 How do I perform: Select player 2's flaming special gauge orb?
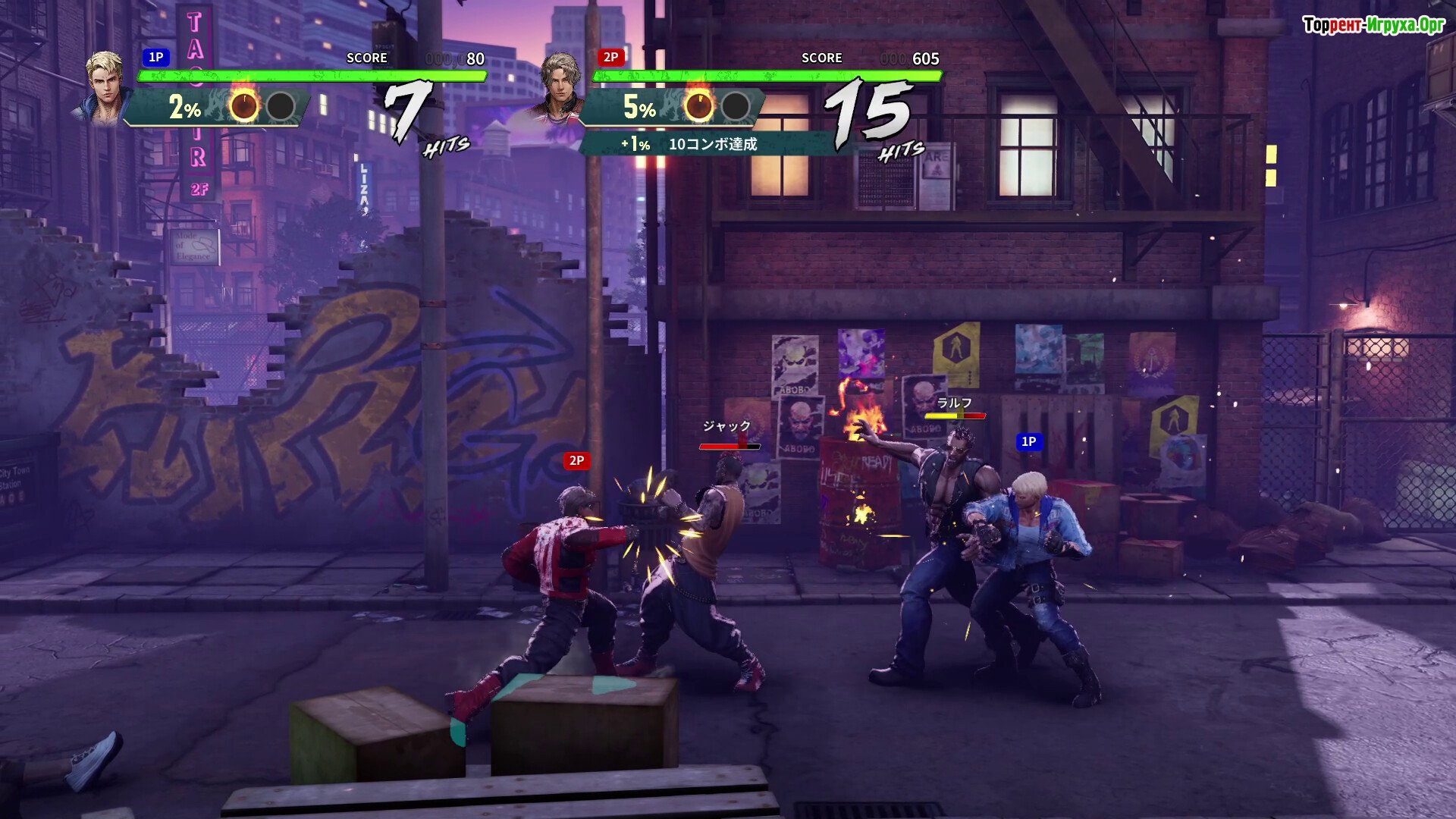click(x=698, y=106)
